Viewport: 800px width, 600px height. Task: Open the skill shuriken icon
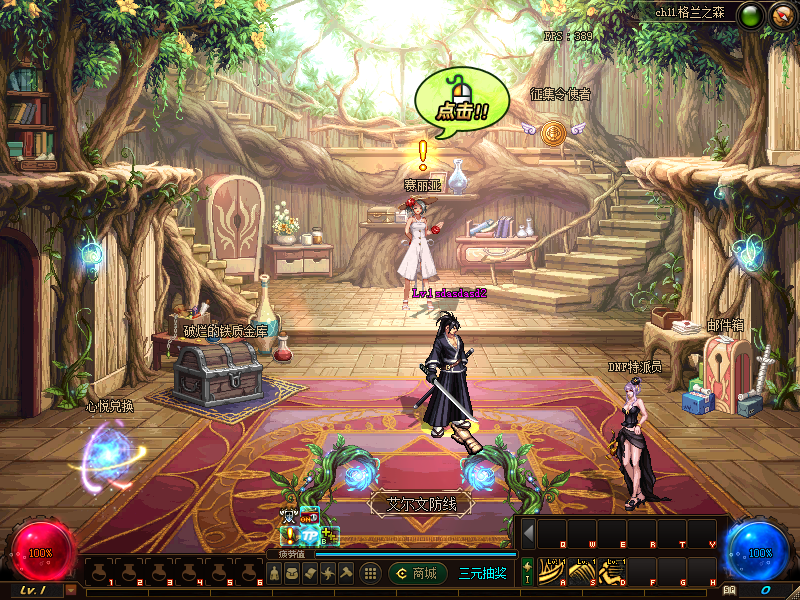(x=327, y=573)
